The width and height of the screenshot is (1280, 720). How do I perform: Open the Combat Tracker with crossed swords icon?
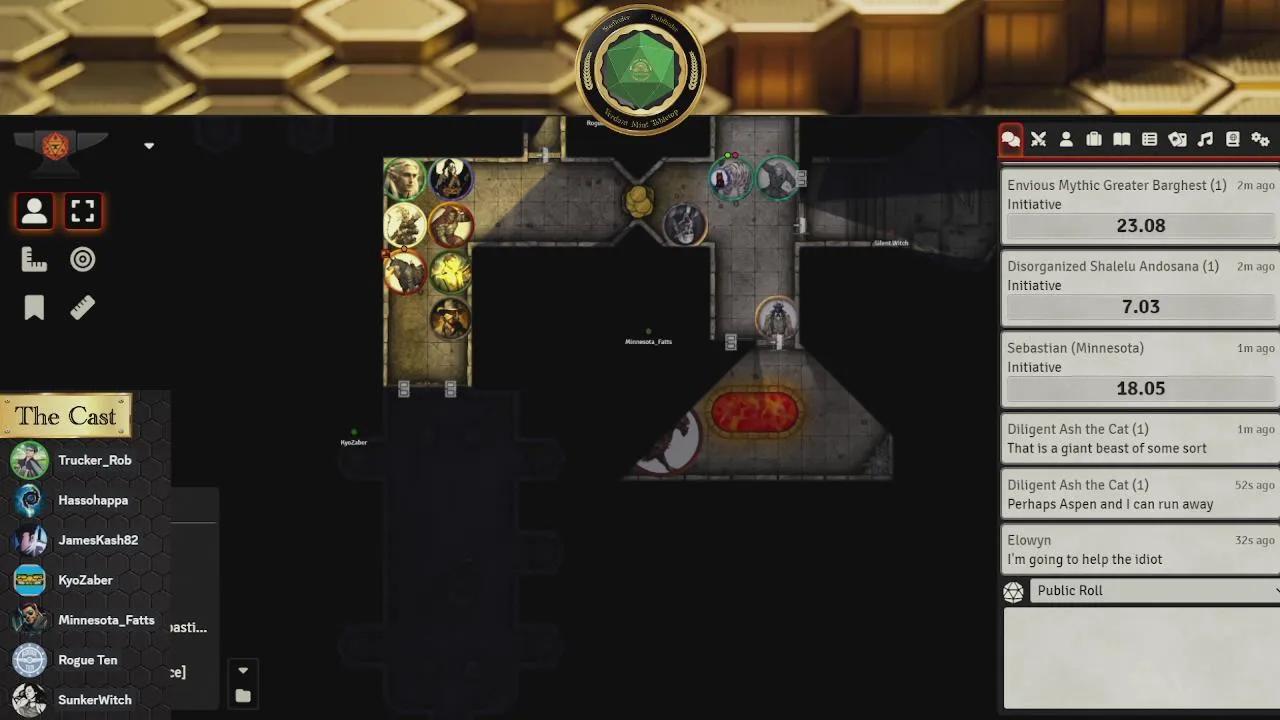(x=1038, y=139)
